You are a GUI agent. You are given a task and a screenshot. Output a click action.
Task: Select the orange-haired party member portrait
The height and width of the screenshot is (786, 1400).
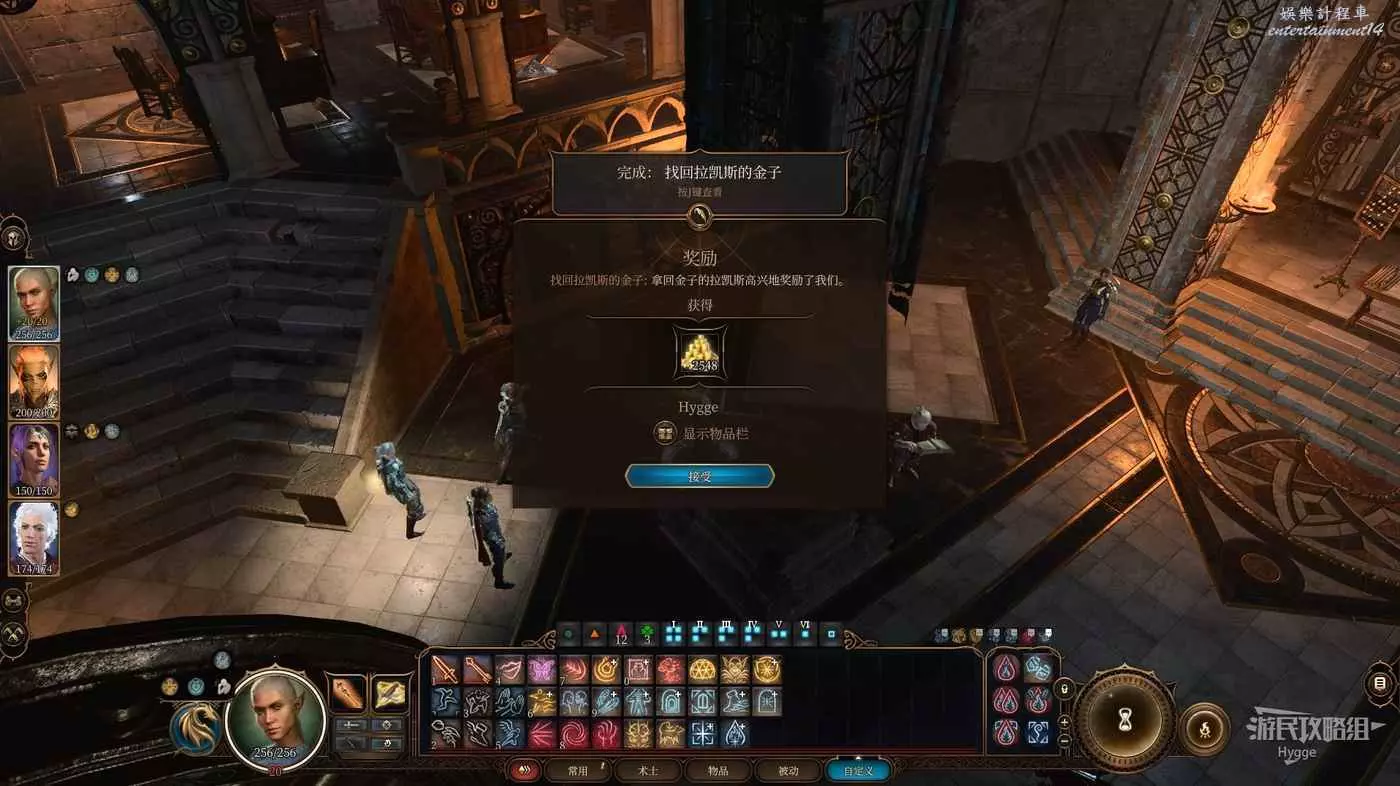click(x=34, y=381)
